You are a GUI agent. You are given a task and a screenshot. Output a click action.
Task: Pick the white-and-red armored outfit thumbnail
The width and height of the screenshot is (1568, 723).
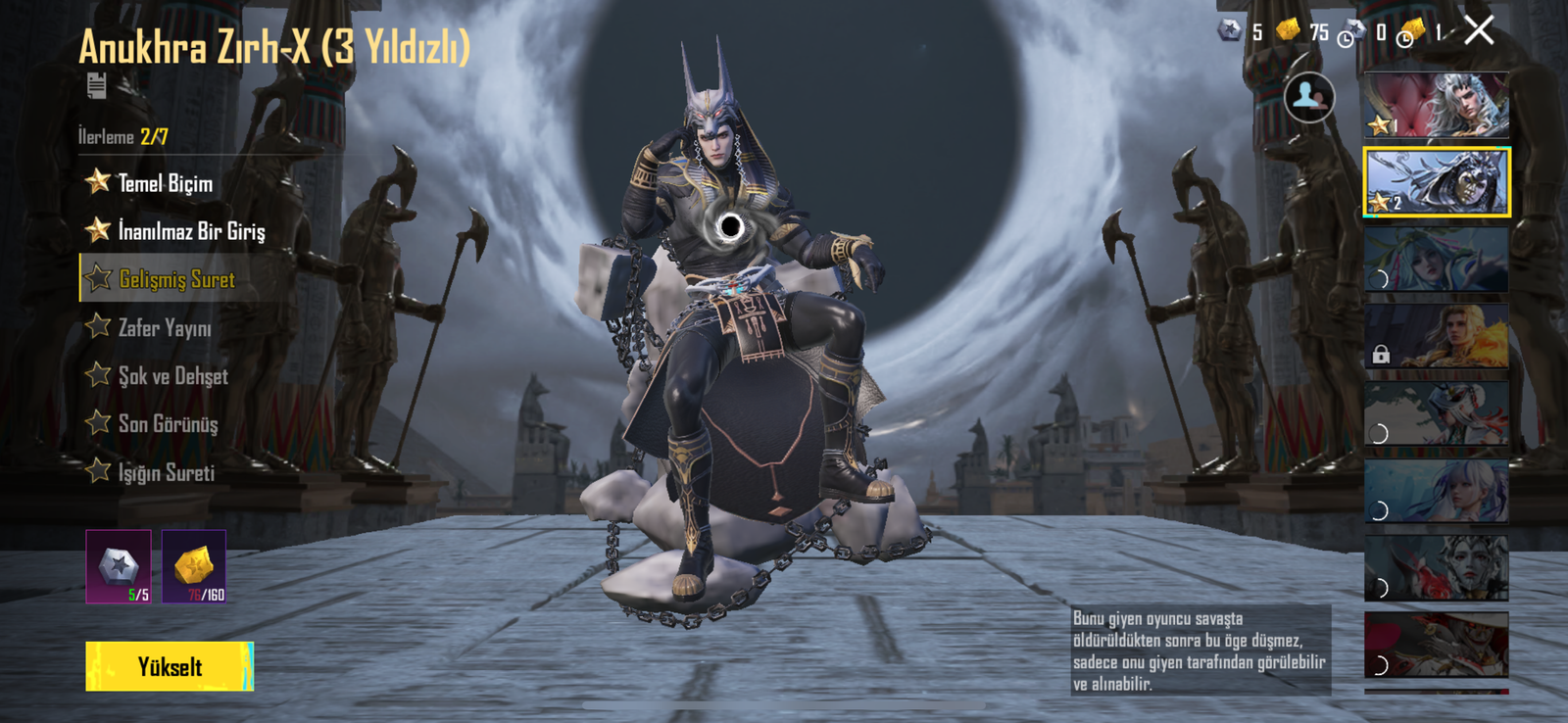1436,413
